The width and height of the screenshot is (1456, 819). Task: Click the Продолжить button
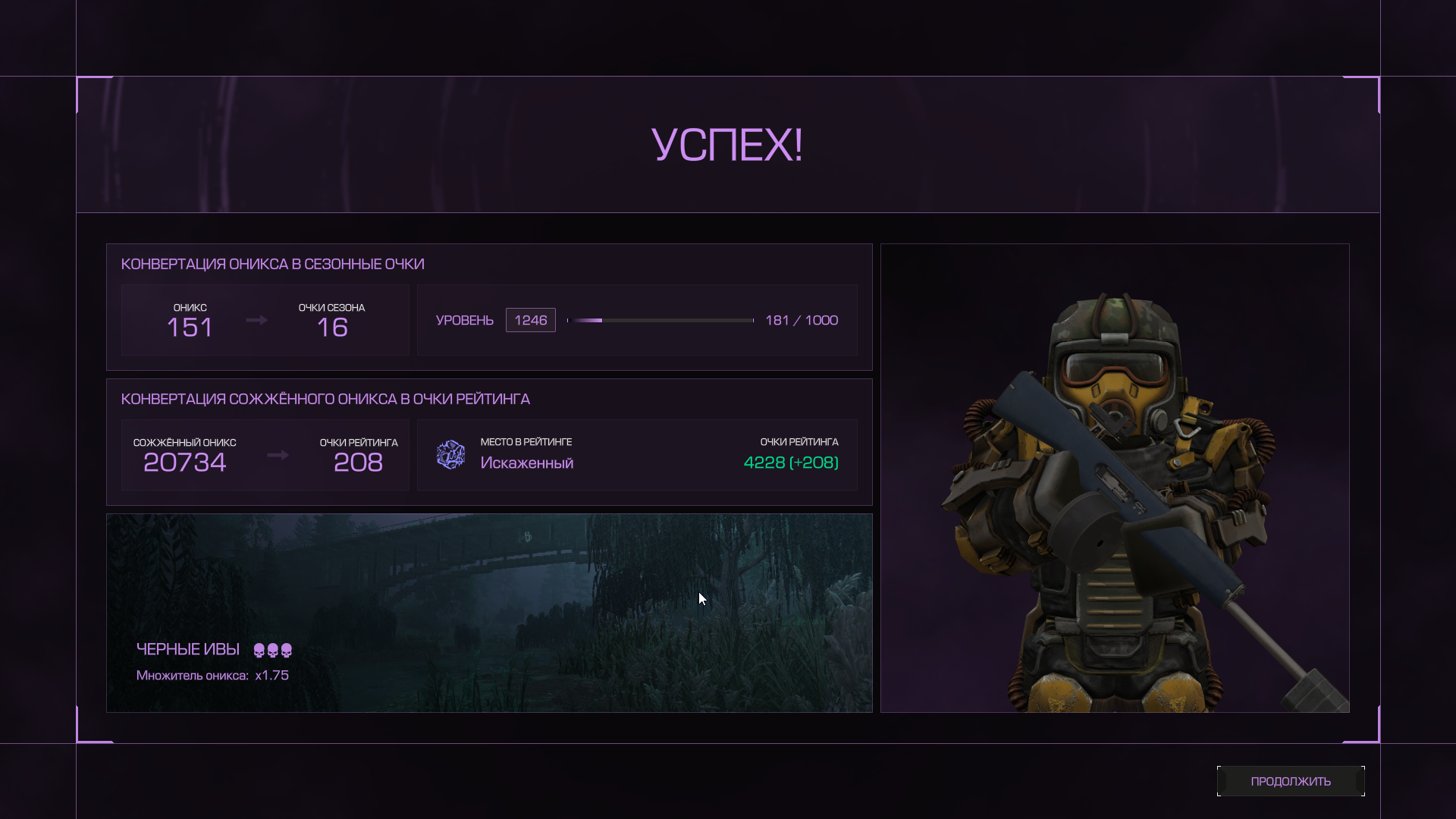1290,781
